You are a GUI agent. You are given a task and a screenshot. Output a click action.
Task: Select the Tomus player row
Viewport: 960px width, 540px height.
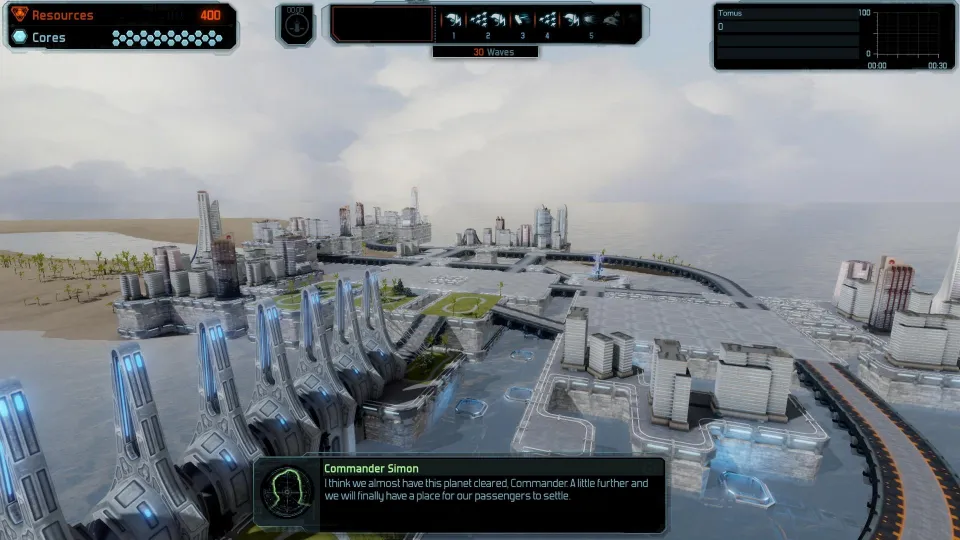click(784, 27)
